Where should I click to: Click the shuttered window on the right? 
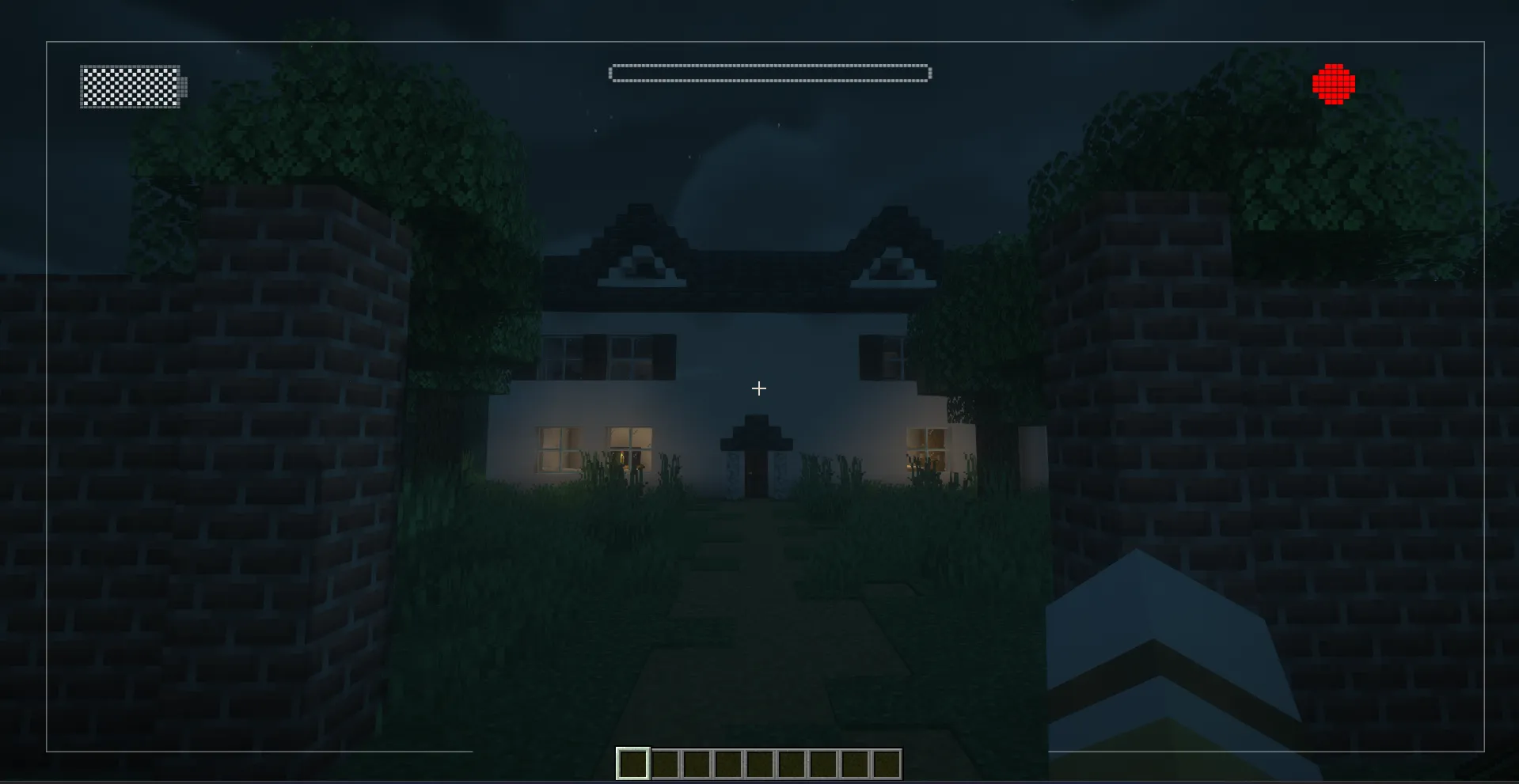coord(883,358)
